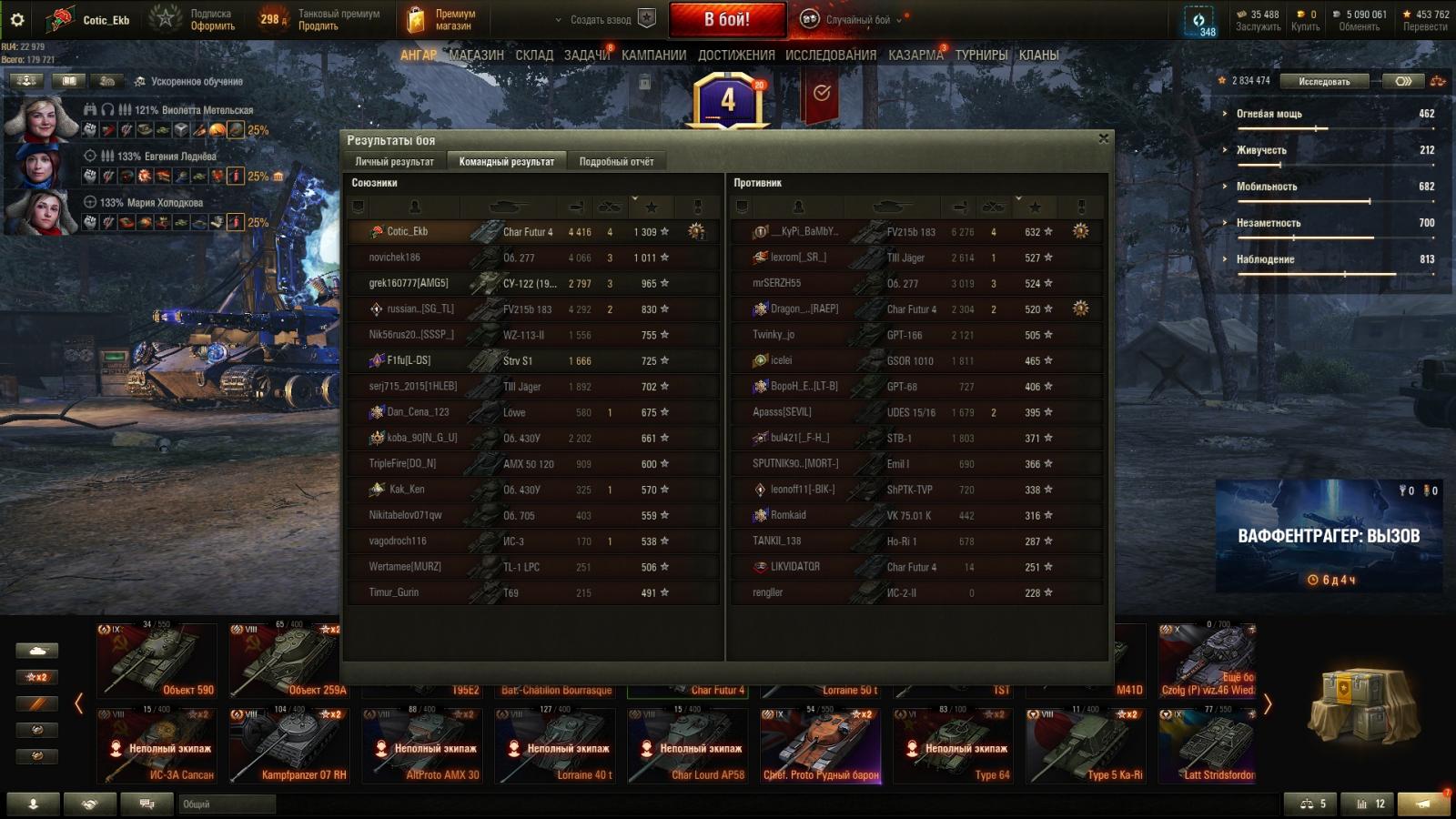Open the Подробный отчёт tab

[x=616, y=161]
